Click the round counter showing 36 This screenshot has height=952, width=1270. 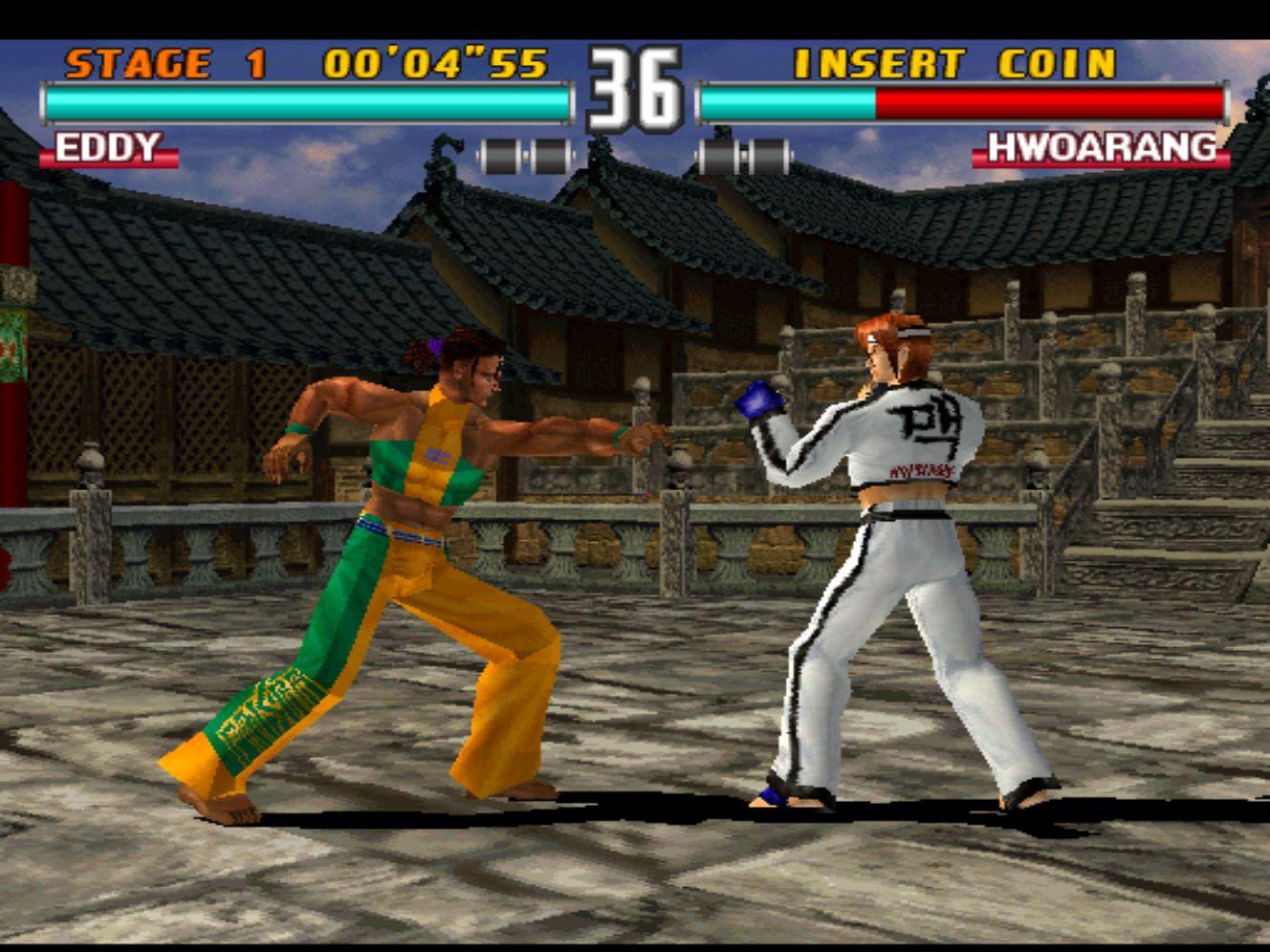click(637, 84)
